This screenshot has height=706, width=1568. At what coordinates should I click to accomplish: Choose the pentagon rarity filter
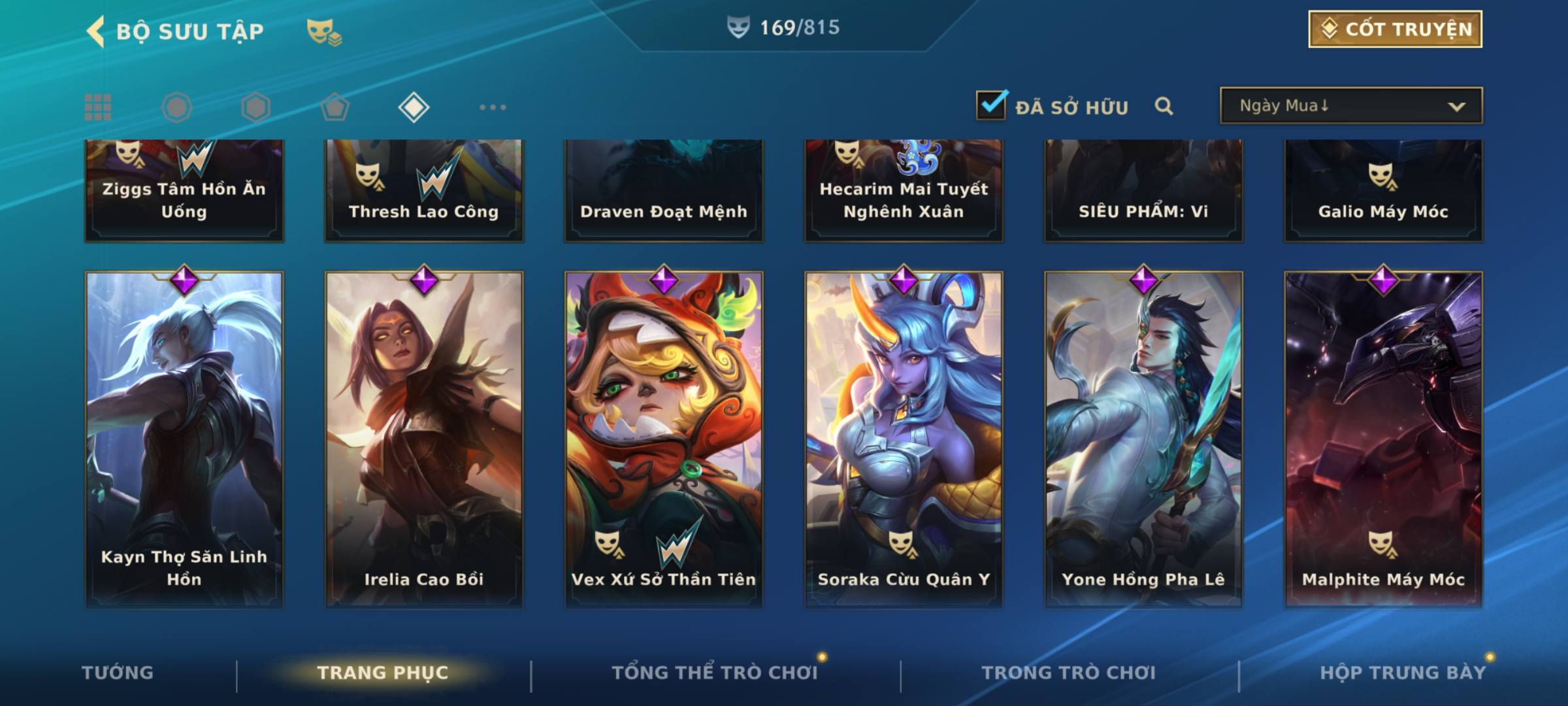coord(335,107)
